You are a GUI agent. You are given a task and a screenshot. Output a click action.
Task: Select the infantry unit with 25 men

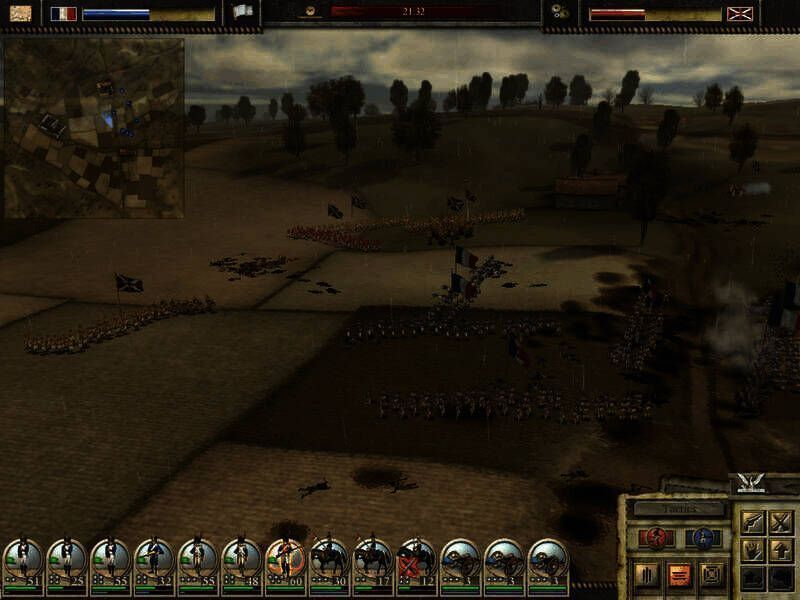pos(67,561)
